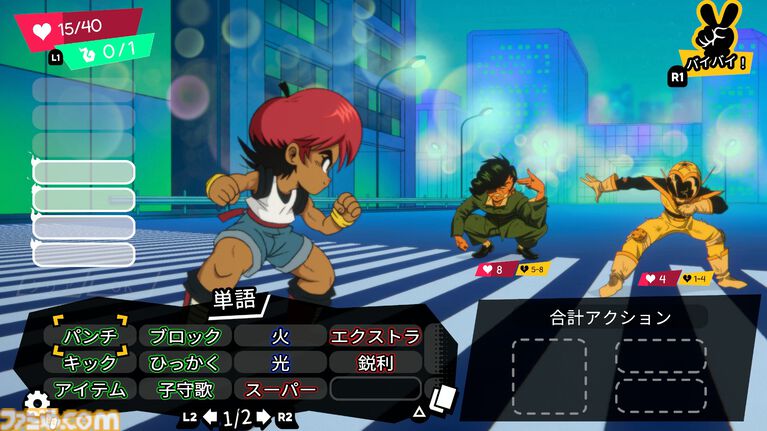Go to the next word page arrow
The height and width of the screenshot is (431, 767).
263,416
